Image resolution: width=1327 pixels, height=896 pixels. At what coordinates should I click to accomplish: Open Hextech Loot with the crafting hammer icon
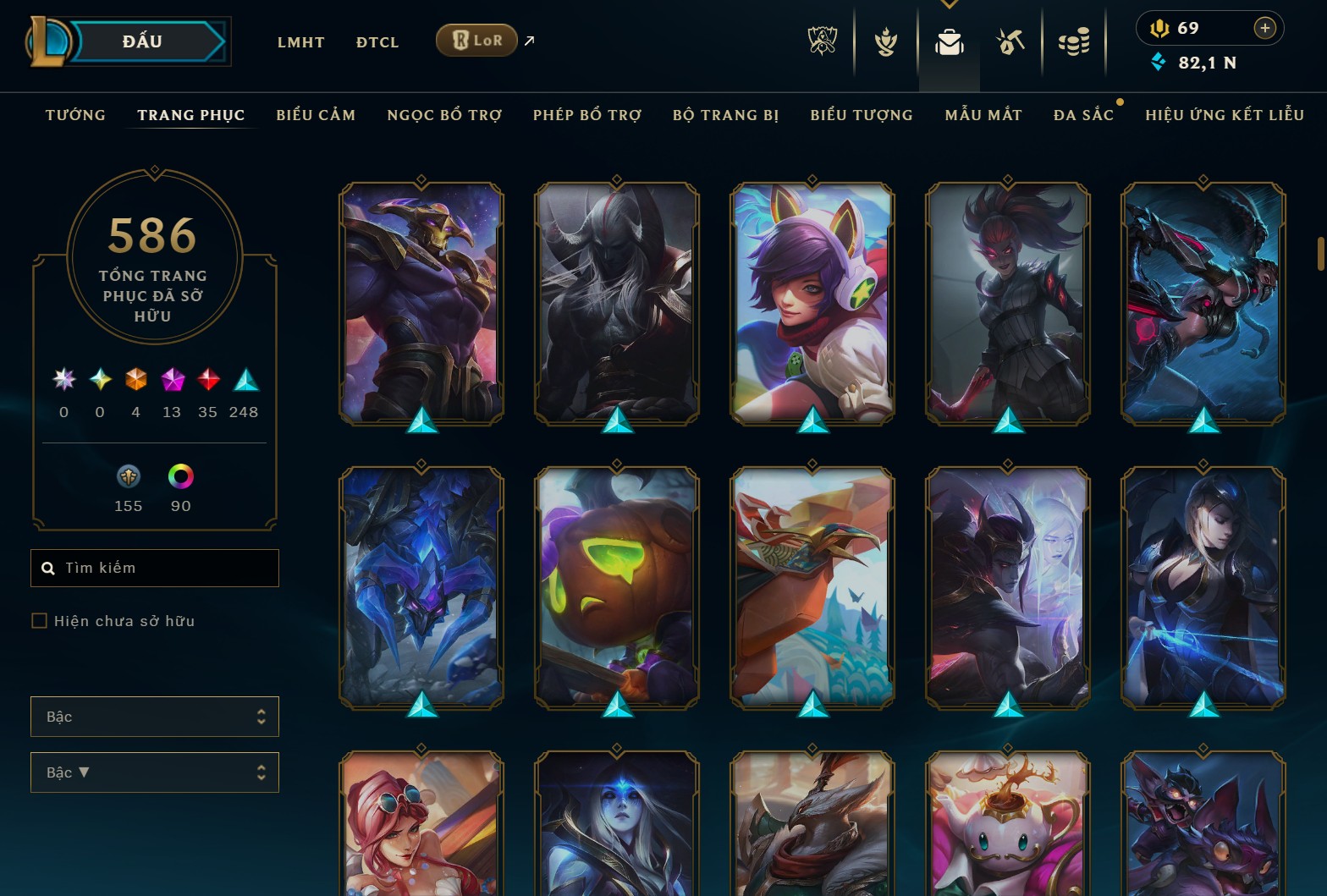pyautogui.click(x=1011, y=41)
